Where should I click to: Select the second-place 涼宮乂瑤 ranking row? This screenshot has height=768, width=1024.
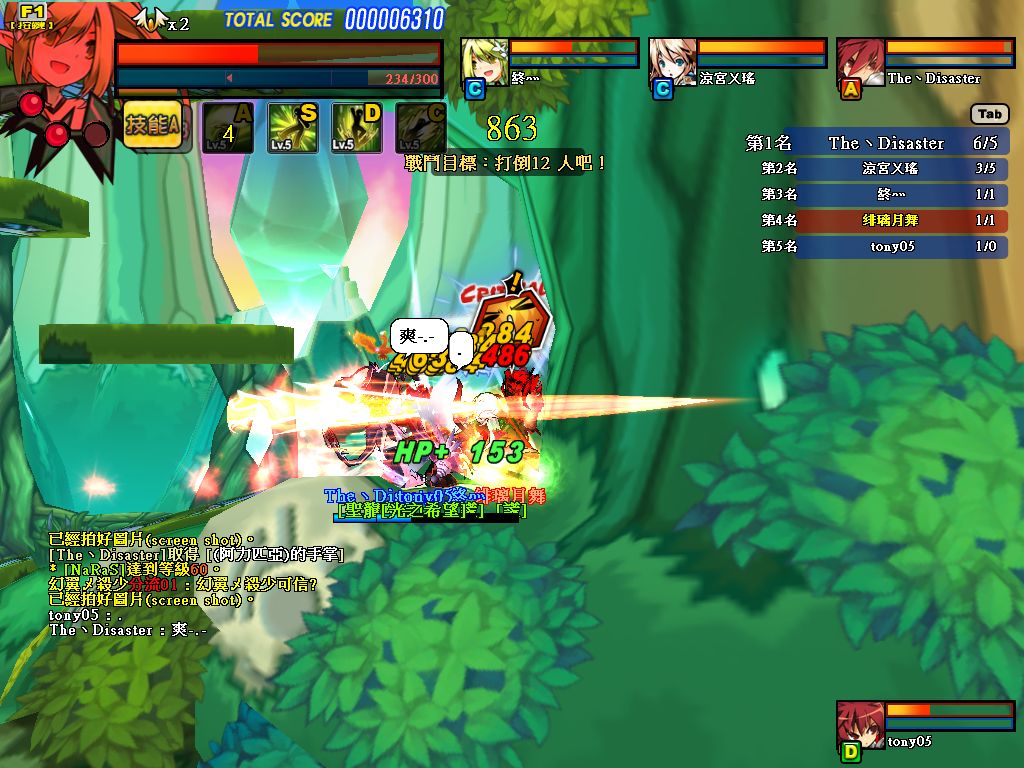876,169
